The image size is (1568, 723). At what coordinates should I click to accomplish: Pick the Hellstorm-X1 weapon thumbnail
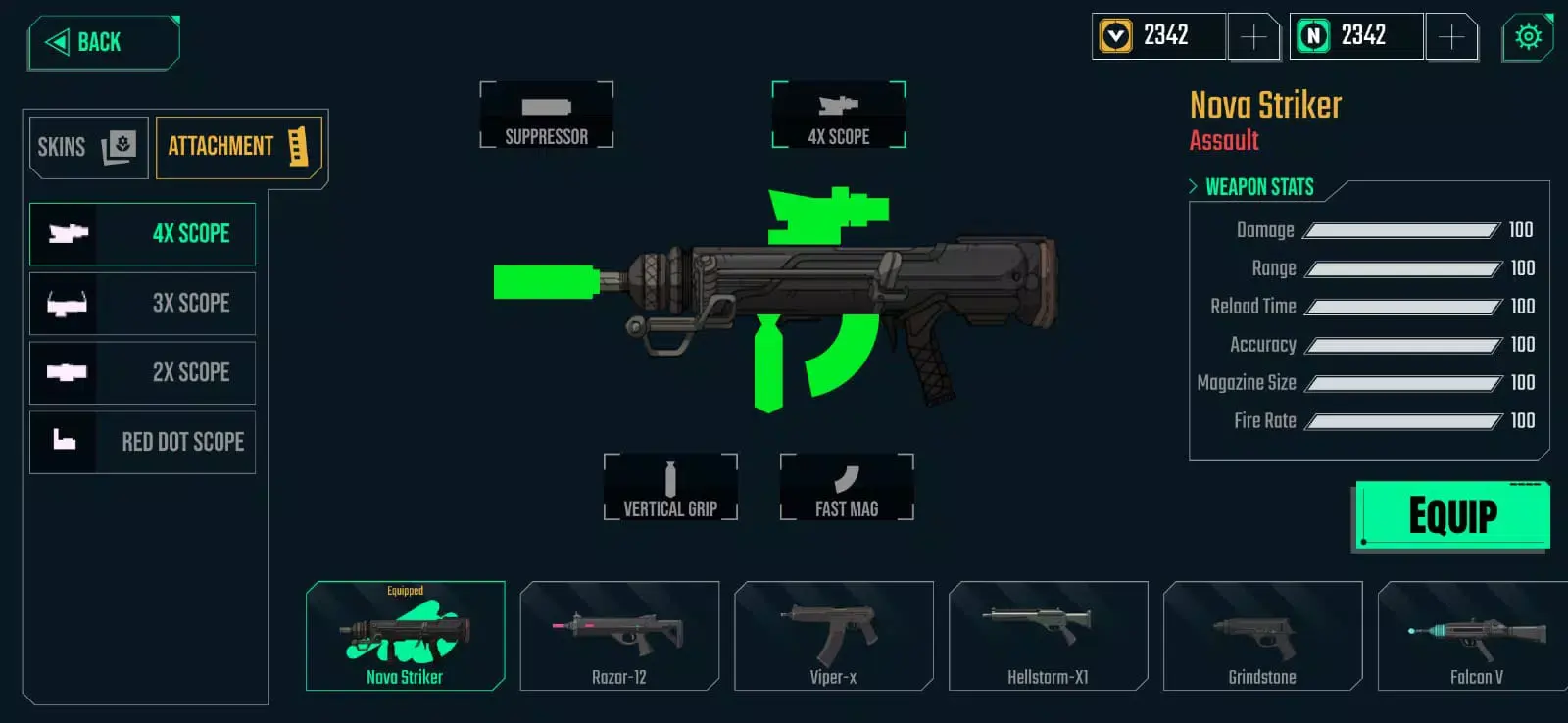point(1049,636)
